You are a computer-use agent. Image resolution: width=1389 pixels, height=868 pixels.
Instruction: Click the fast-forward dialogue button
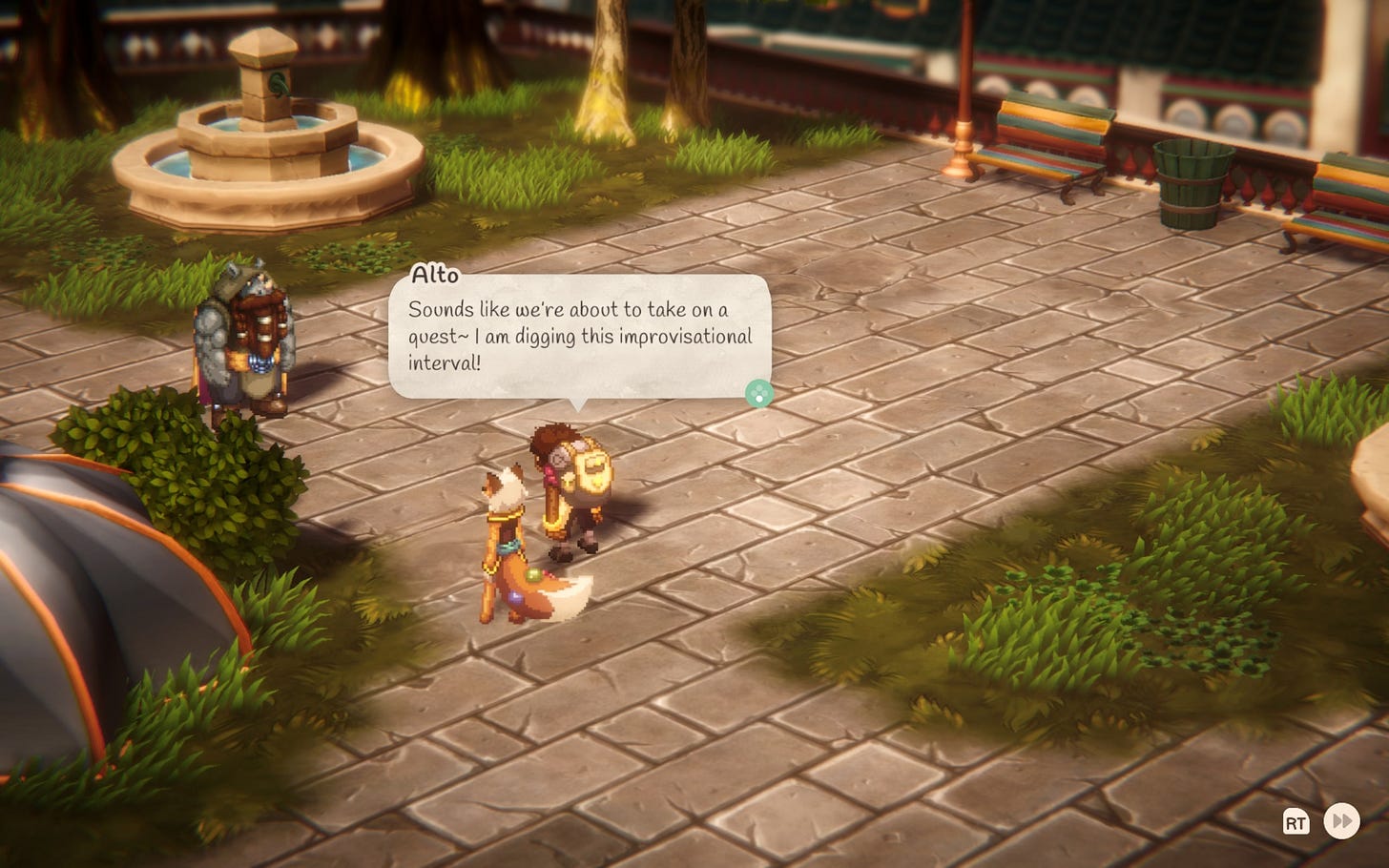[x=1341, y=821]
